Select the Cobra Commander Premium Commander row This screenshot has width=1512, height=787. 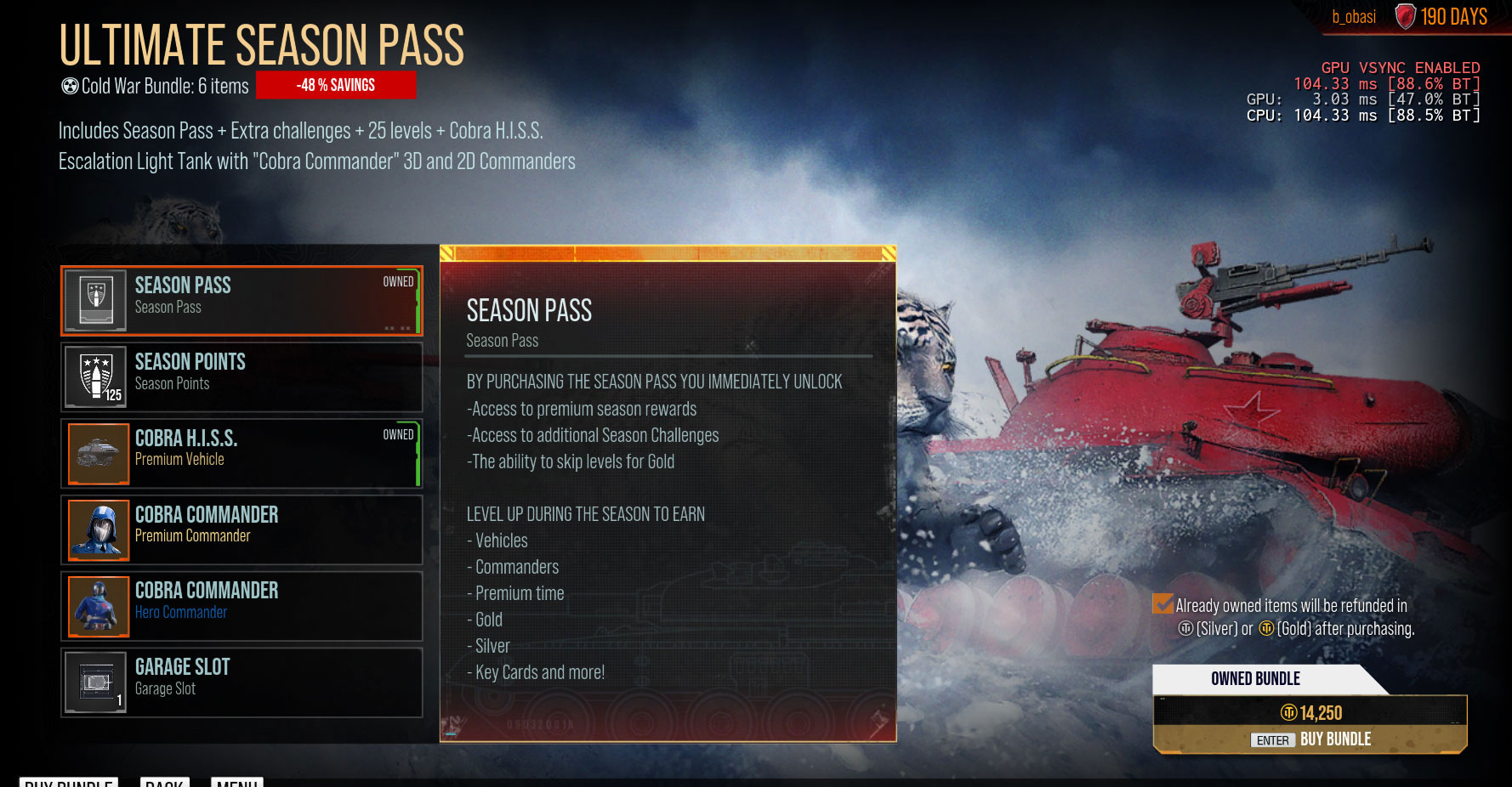(x=242, y=529)
